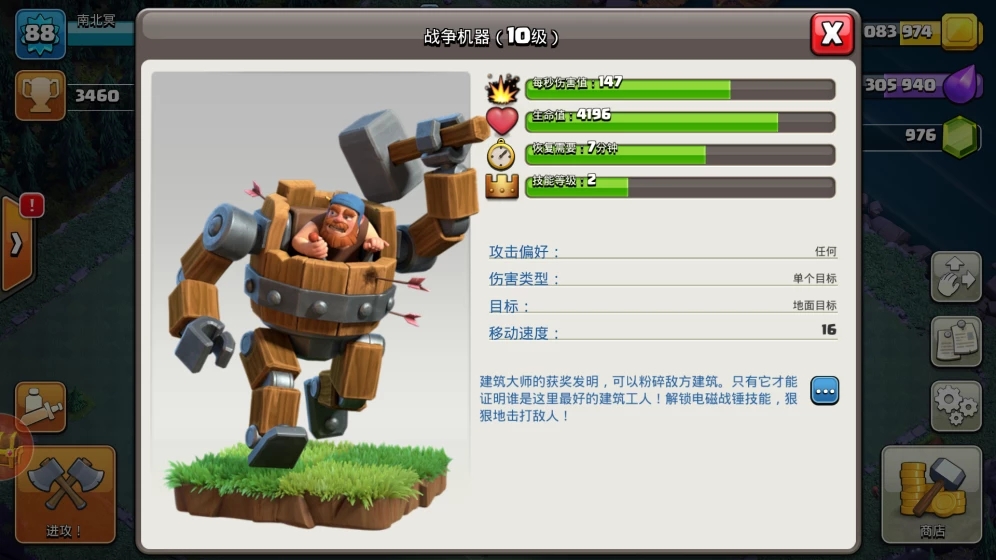Screen dimensions: 996x560
Task: Open the trophy league icon
Action: [40, 95]
